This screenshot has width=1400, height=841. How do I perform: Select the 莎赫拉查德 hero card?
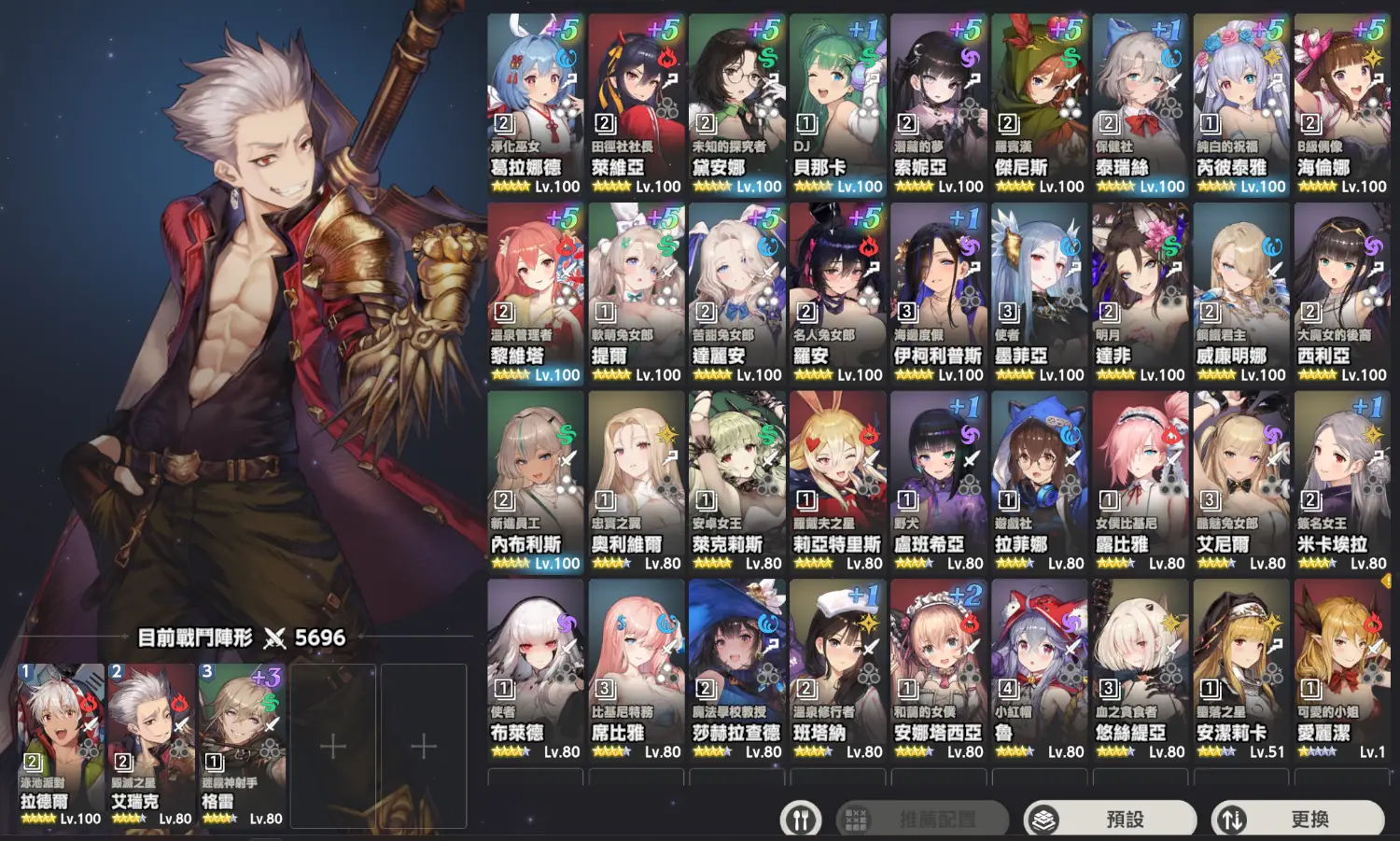coord(736,669)
